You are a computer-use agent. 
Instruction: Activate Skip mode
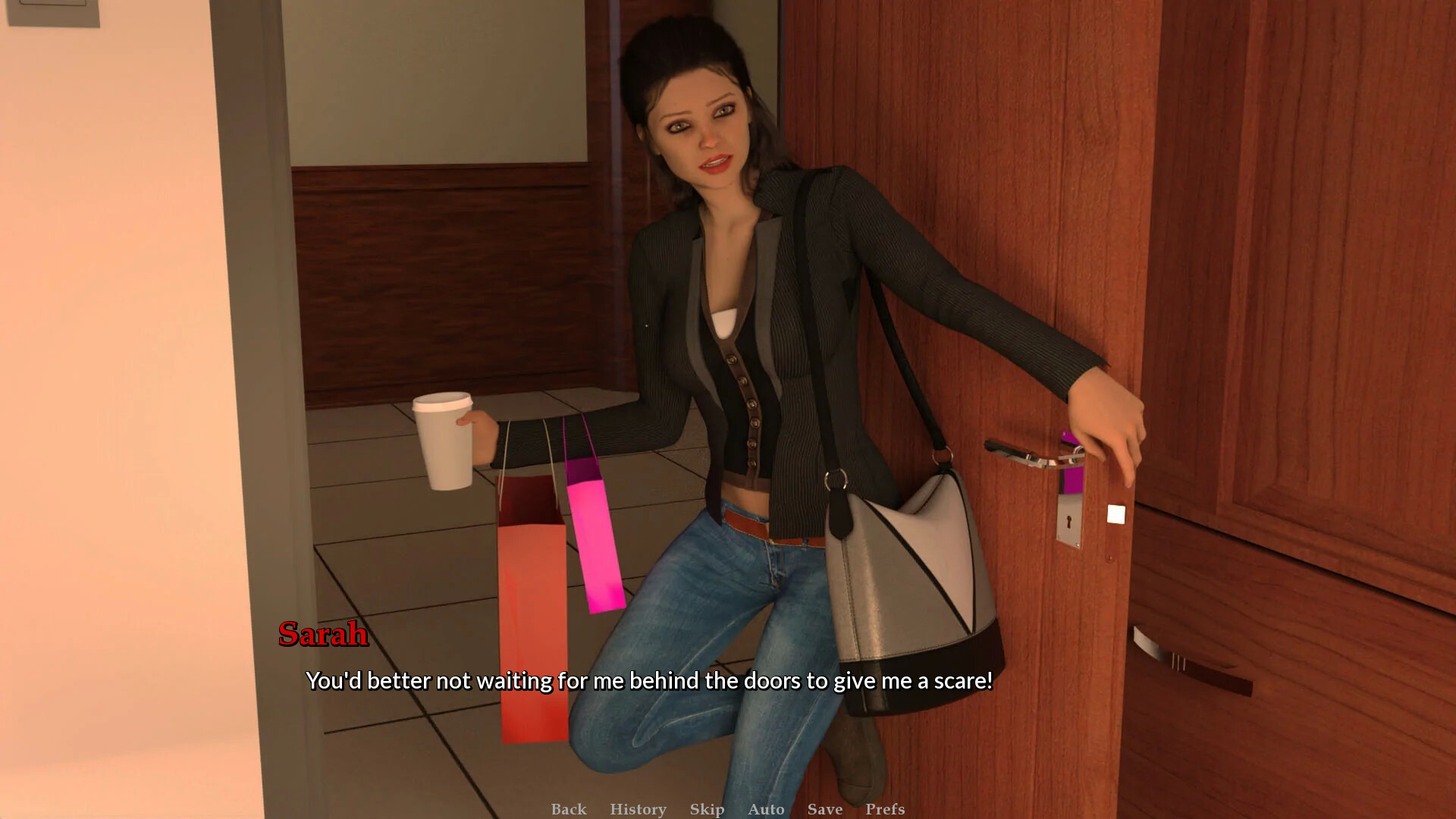pos(707,809)
